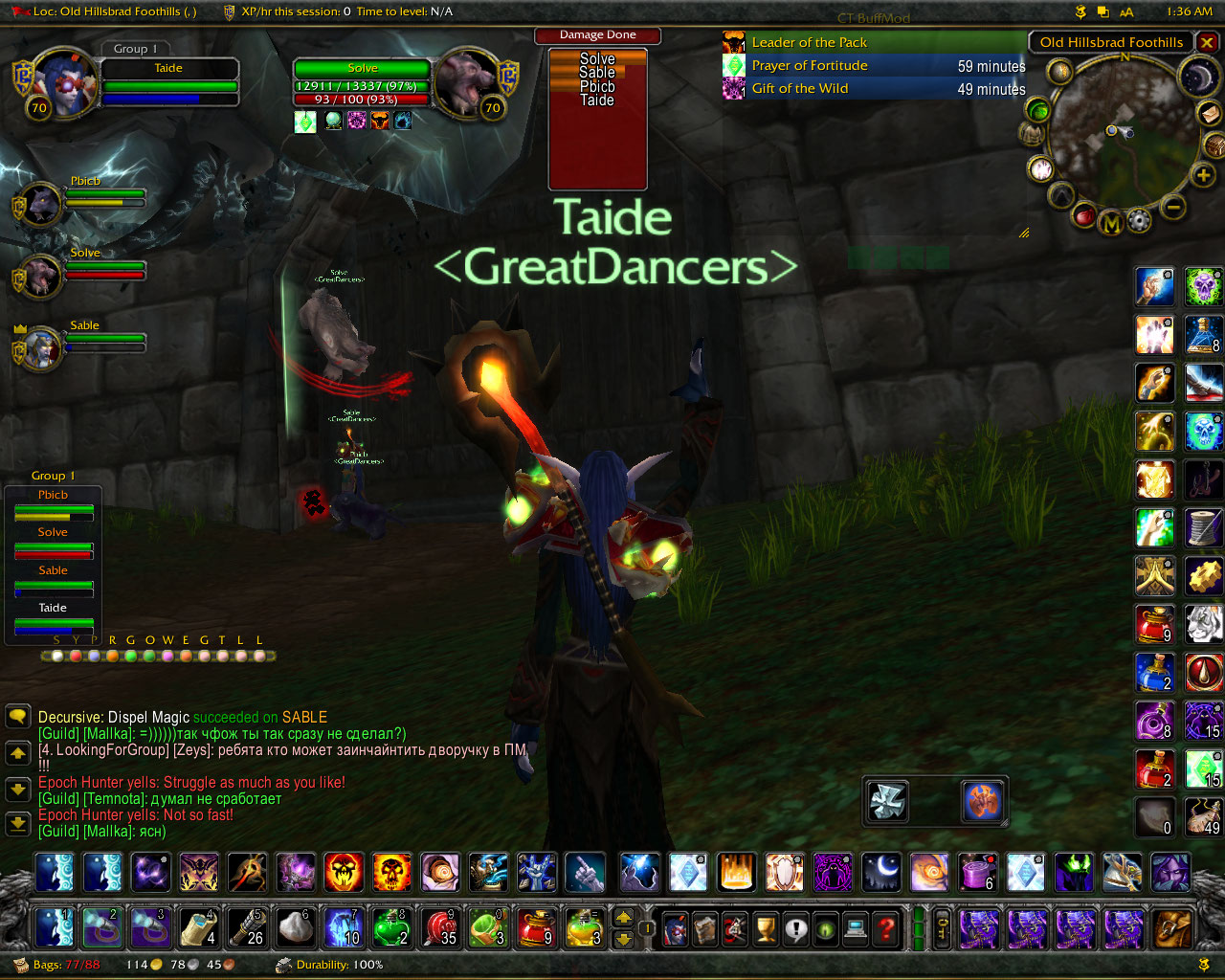Image resolution: width=1225 pixels, height=980 pixels.
Task: Select Solve in the party frames
Action: click(40, 277)
